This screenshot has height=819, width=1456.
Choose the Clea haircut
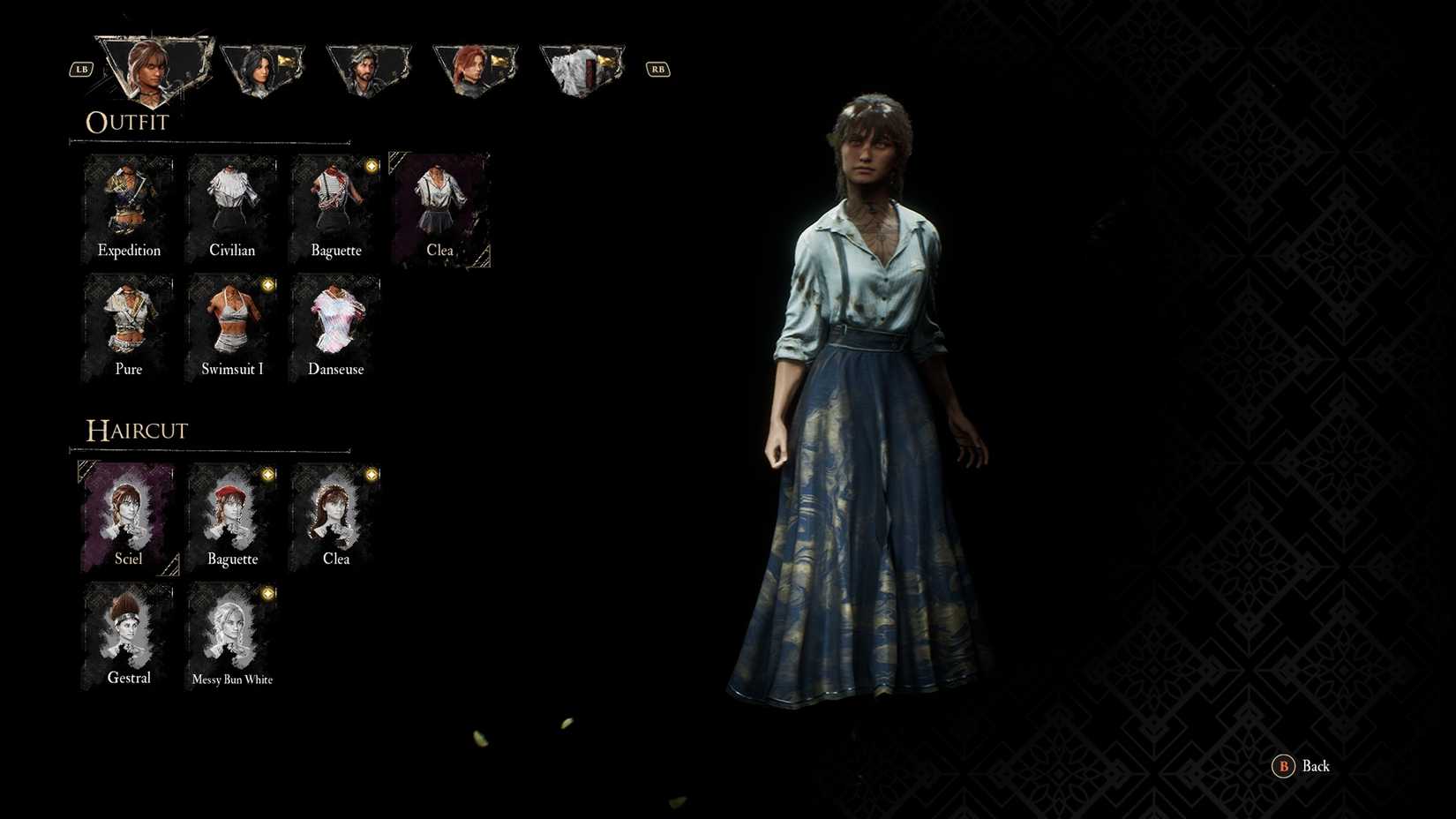(335, 512)
